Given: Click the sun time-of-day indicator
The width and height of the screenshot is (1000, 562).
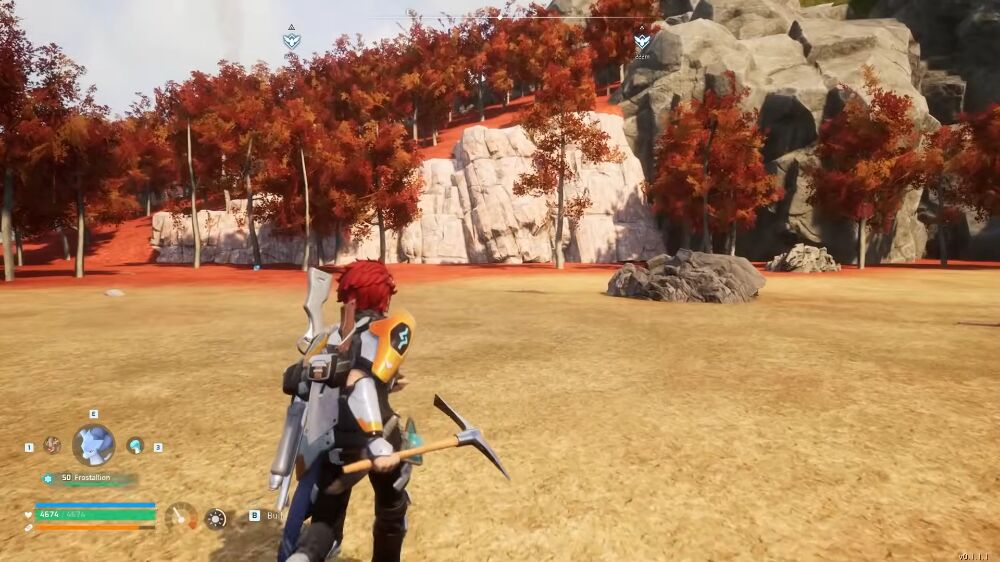Looking at the screenshot, I should coord(215,518).
